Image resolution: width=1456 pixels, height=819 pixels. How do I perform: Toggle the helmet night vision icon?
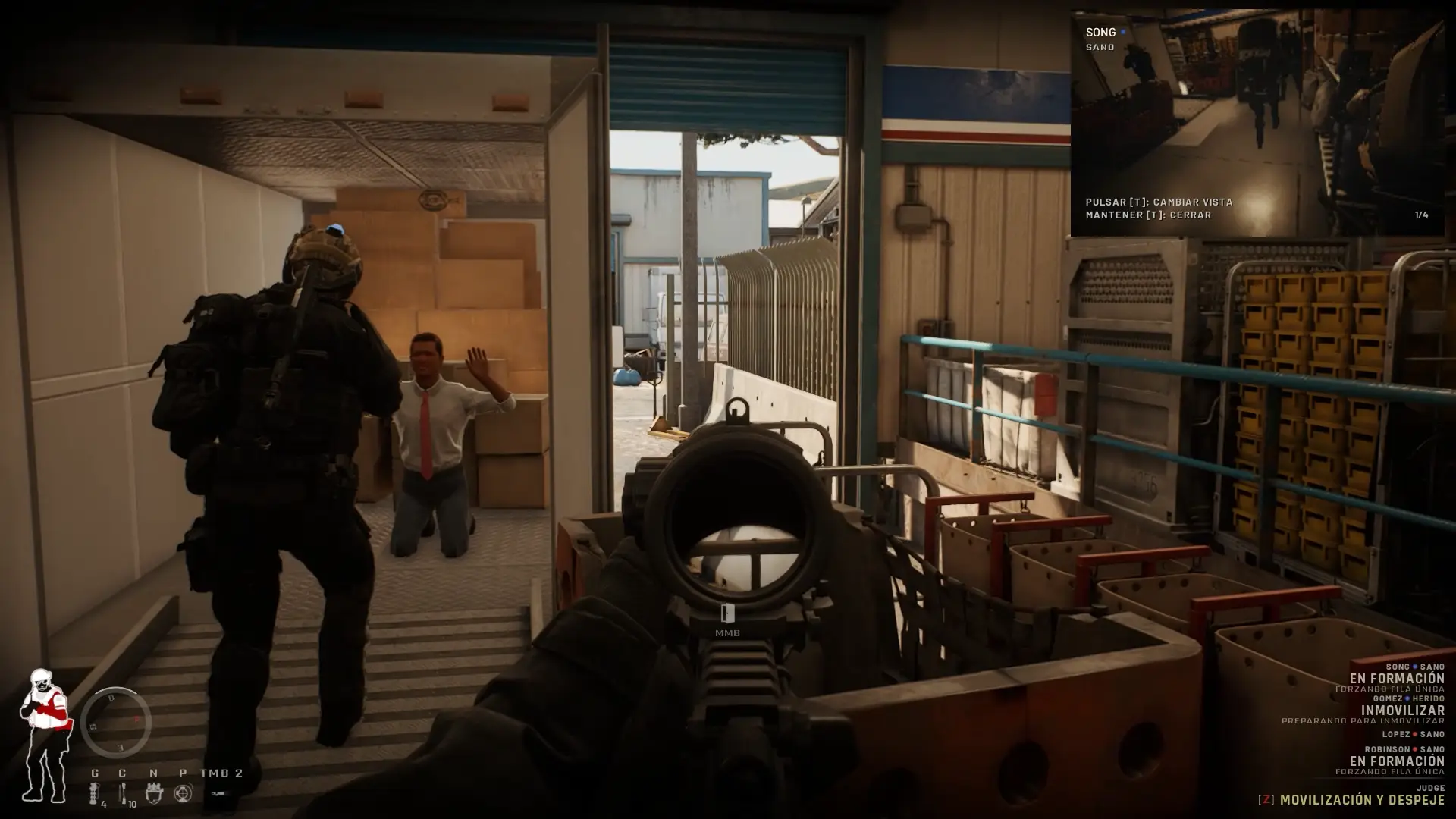154,792
